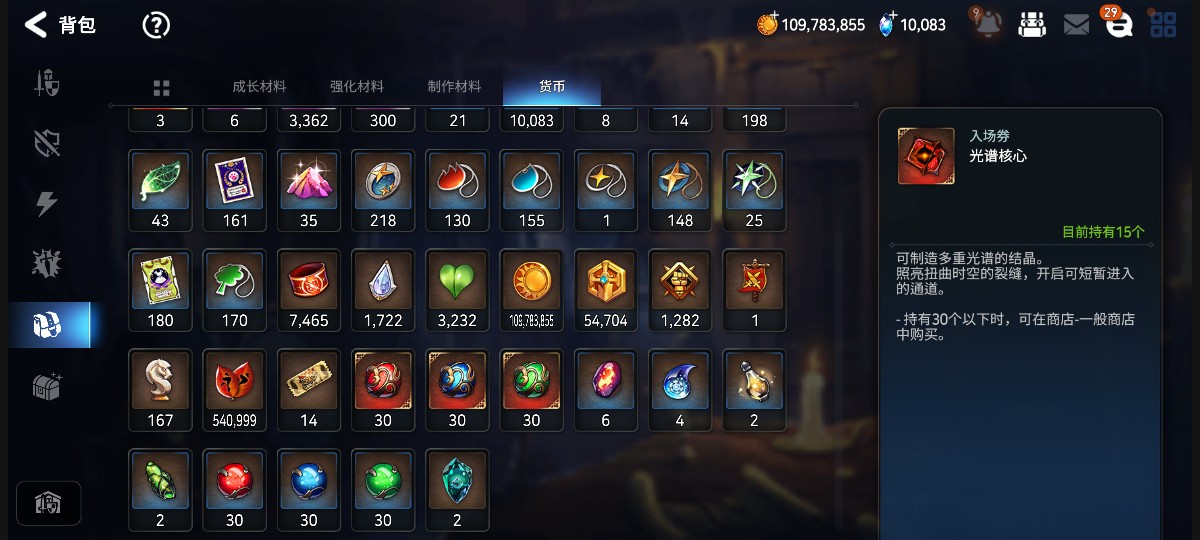Switch to the 成长材料 tab

tap(259, 87)
